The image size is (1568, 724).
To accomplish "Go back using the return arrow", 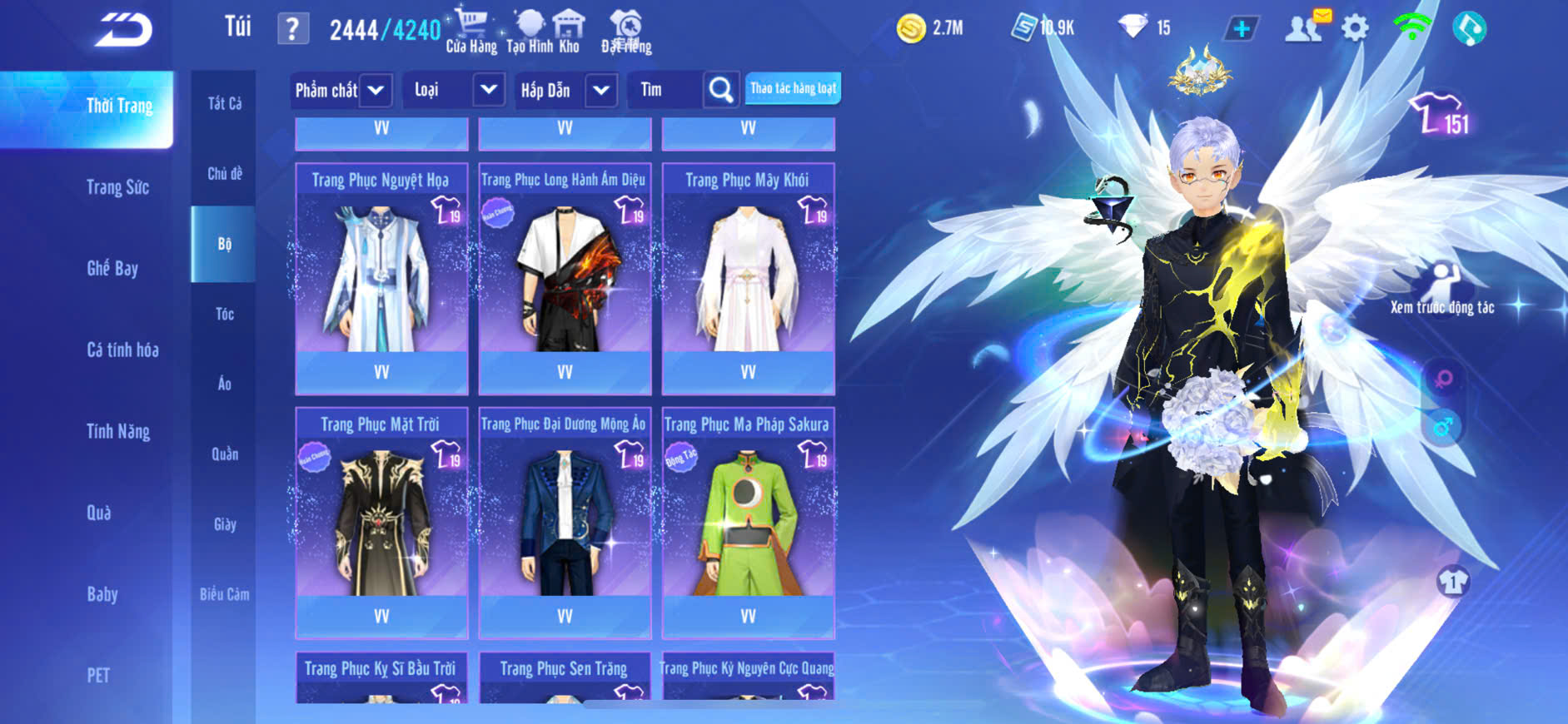I will [x=123, y=31].
